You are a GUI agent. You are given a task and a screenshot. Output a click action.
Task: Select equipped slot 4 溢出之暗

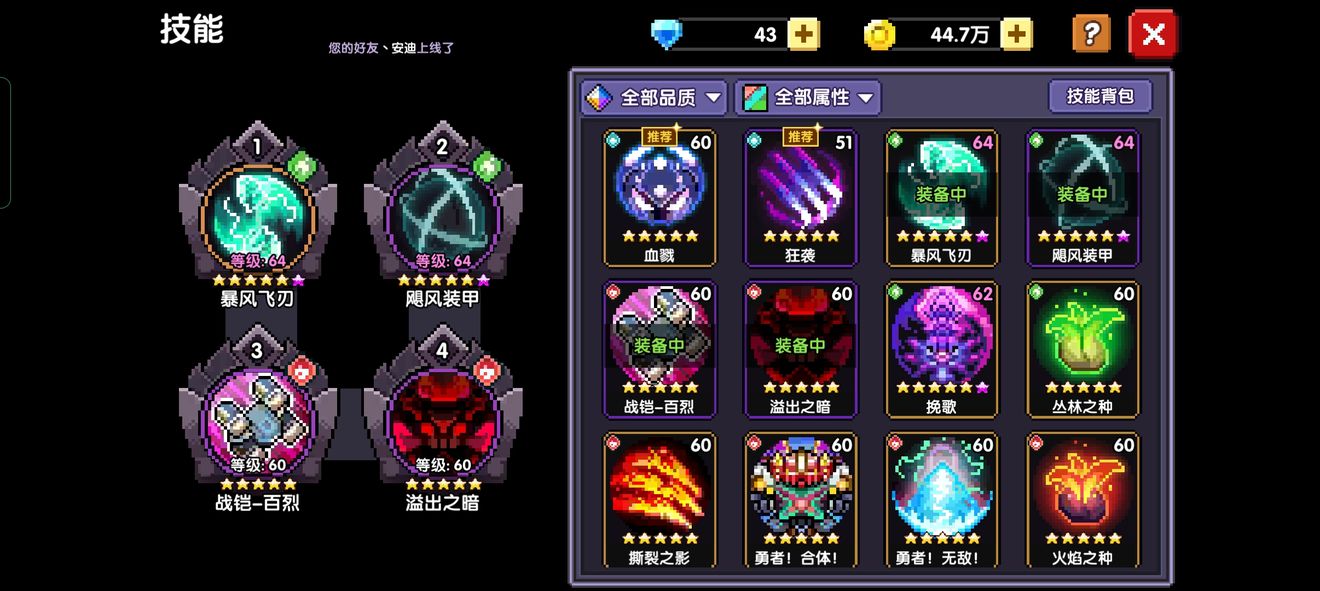pos(443,420)
